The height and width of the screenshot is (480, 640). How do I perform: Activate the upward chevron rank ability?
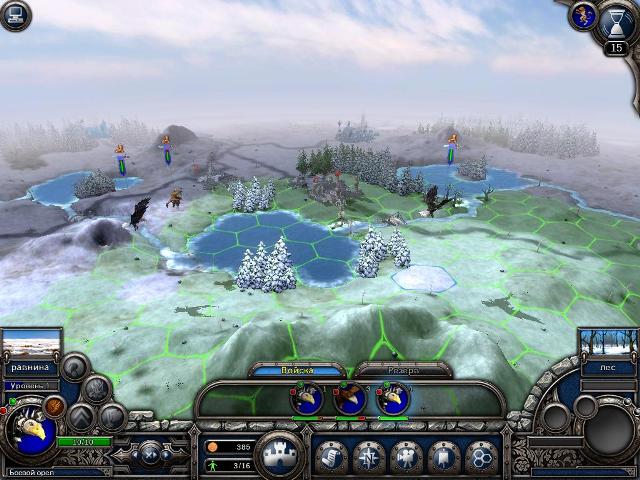click(80, 417)
